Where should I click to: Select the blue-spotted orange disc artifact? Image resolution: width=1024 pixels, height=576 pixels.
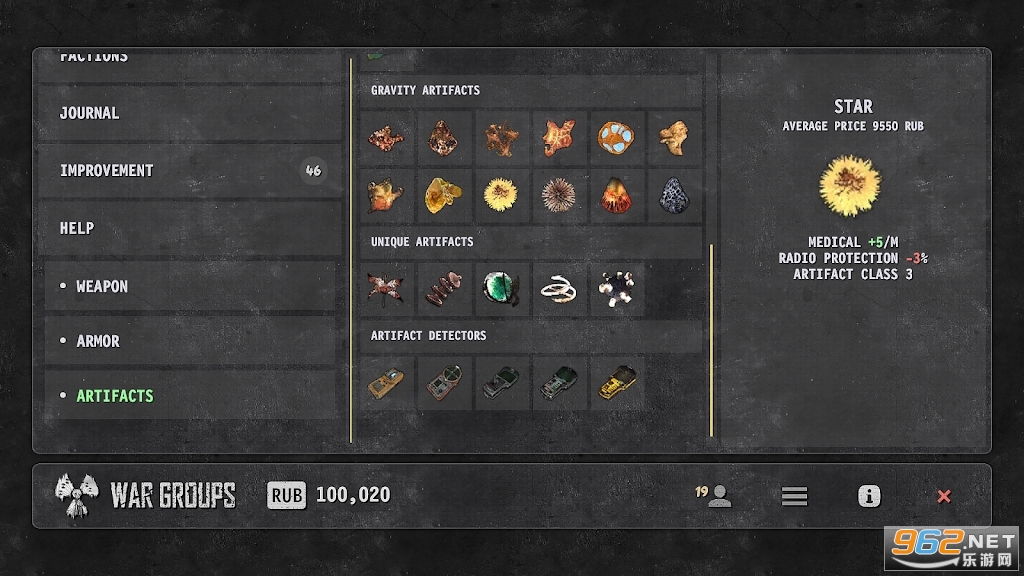point(615,137)
